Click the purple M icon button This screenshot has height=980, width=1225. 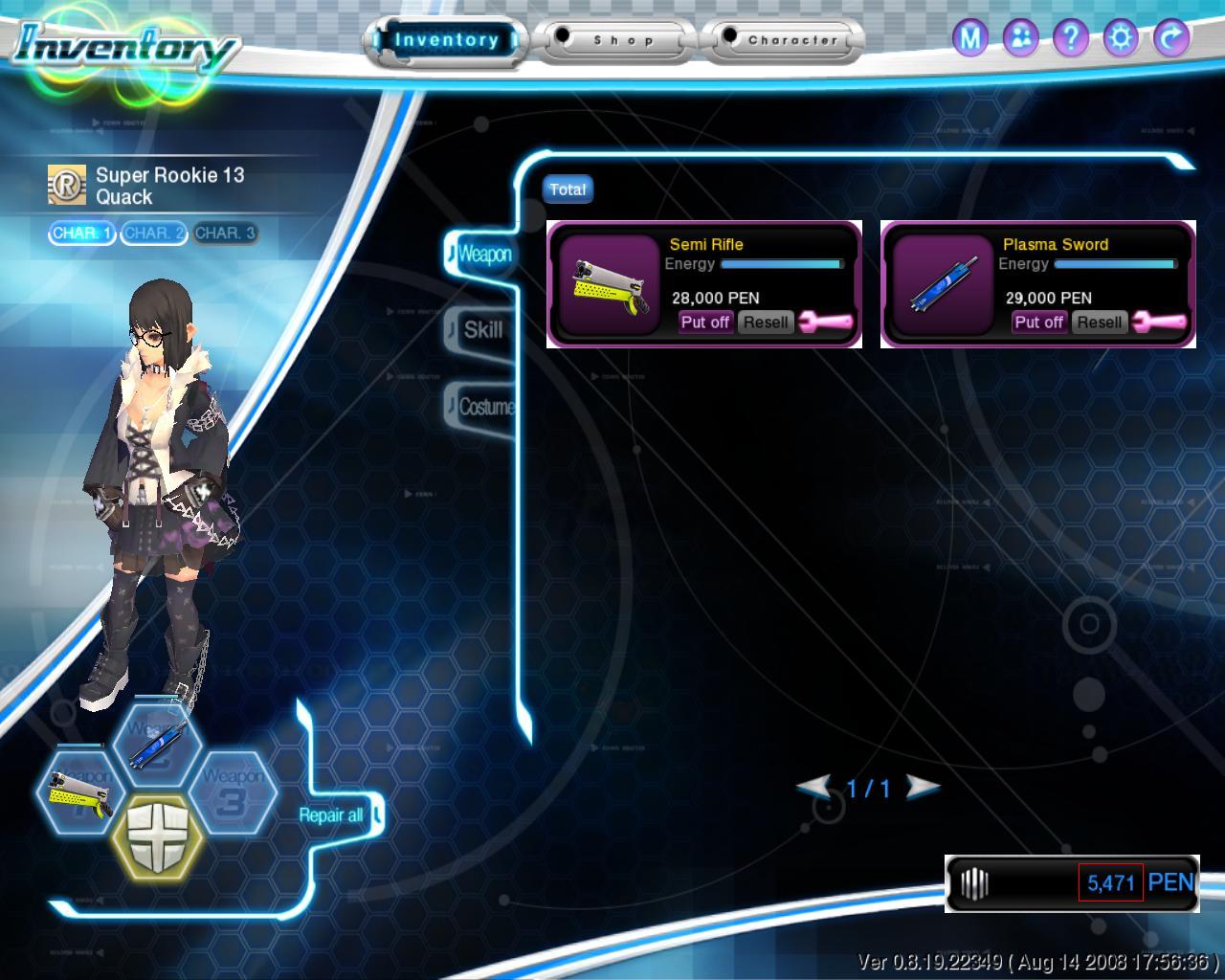[970, 38]
